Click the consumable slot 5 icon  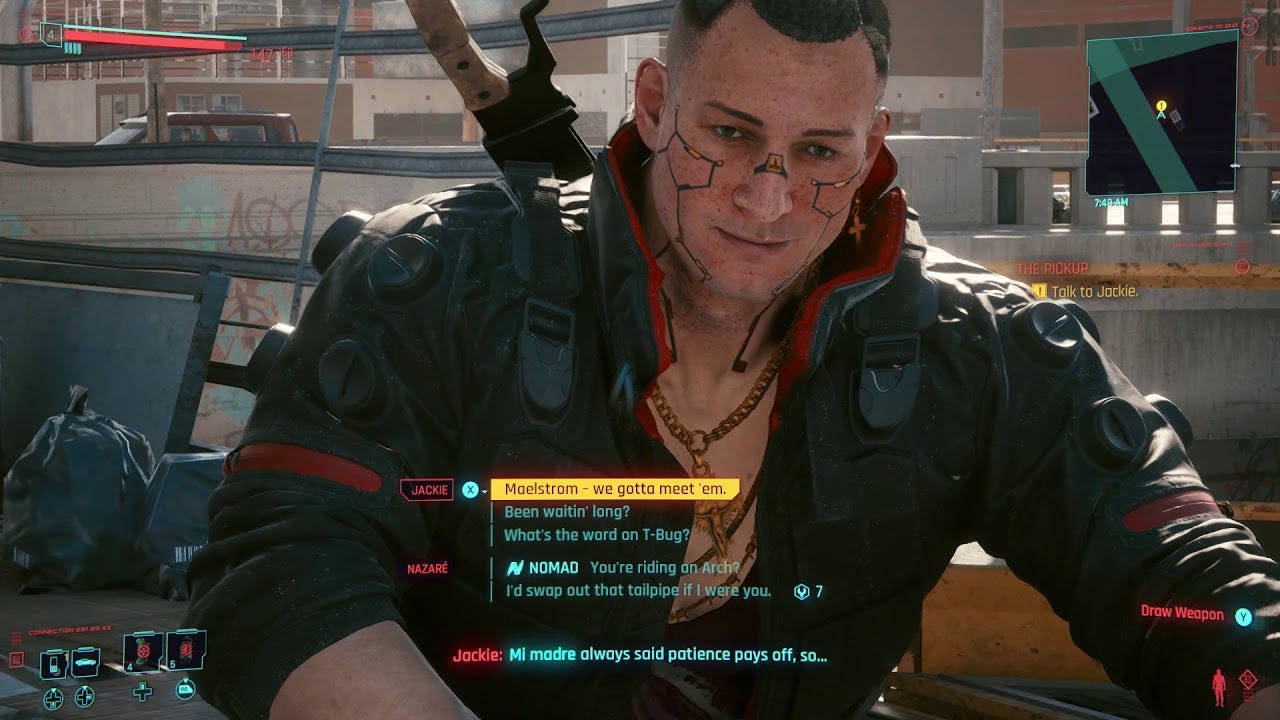coord(186,650)
